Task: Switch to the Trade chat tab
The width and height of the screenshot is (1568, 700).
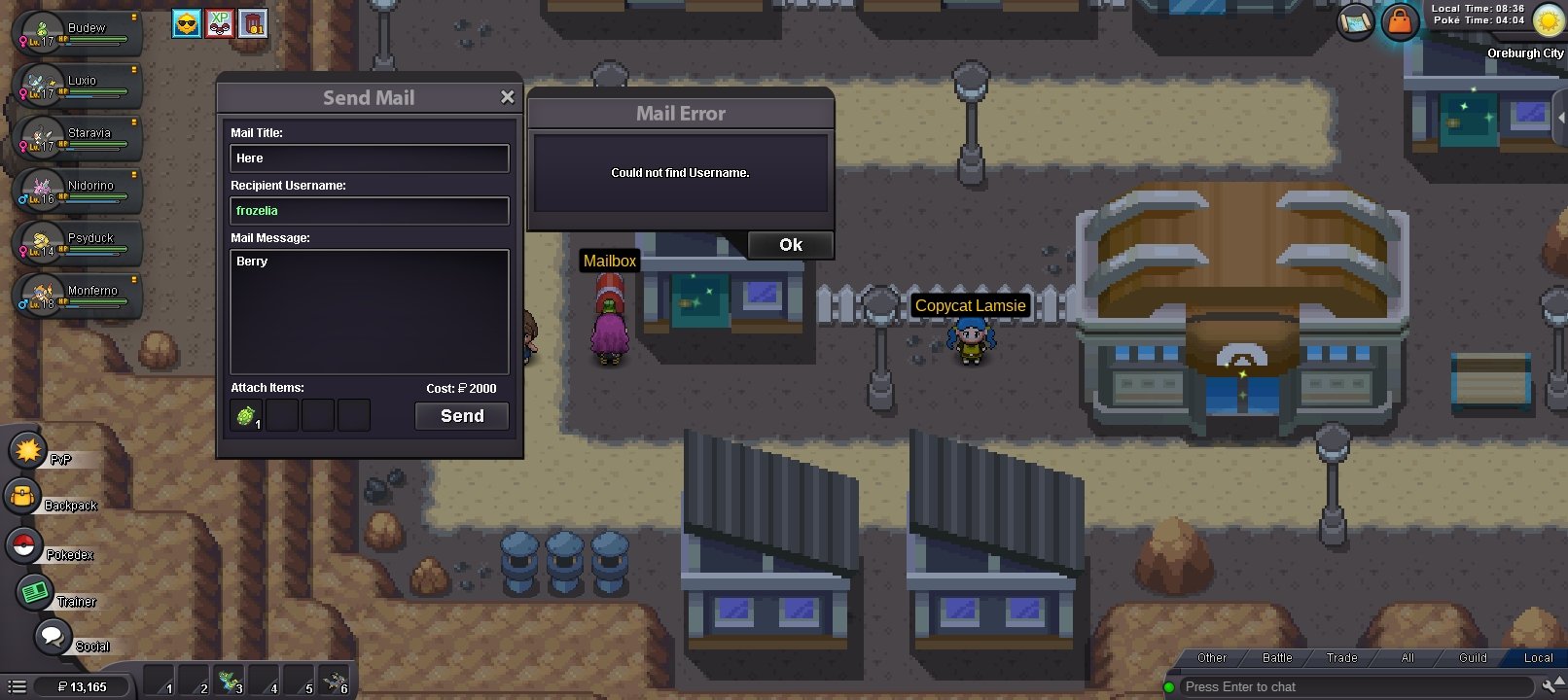Action: (x=1340, y=657)
